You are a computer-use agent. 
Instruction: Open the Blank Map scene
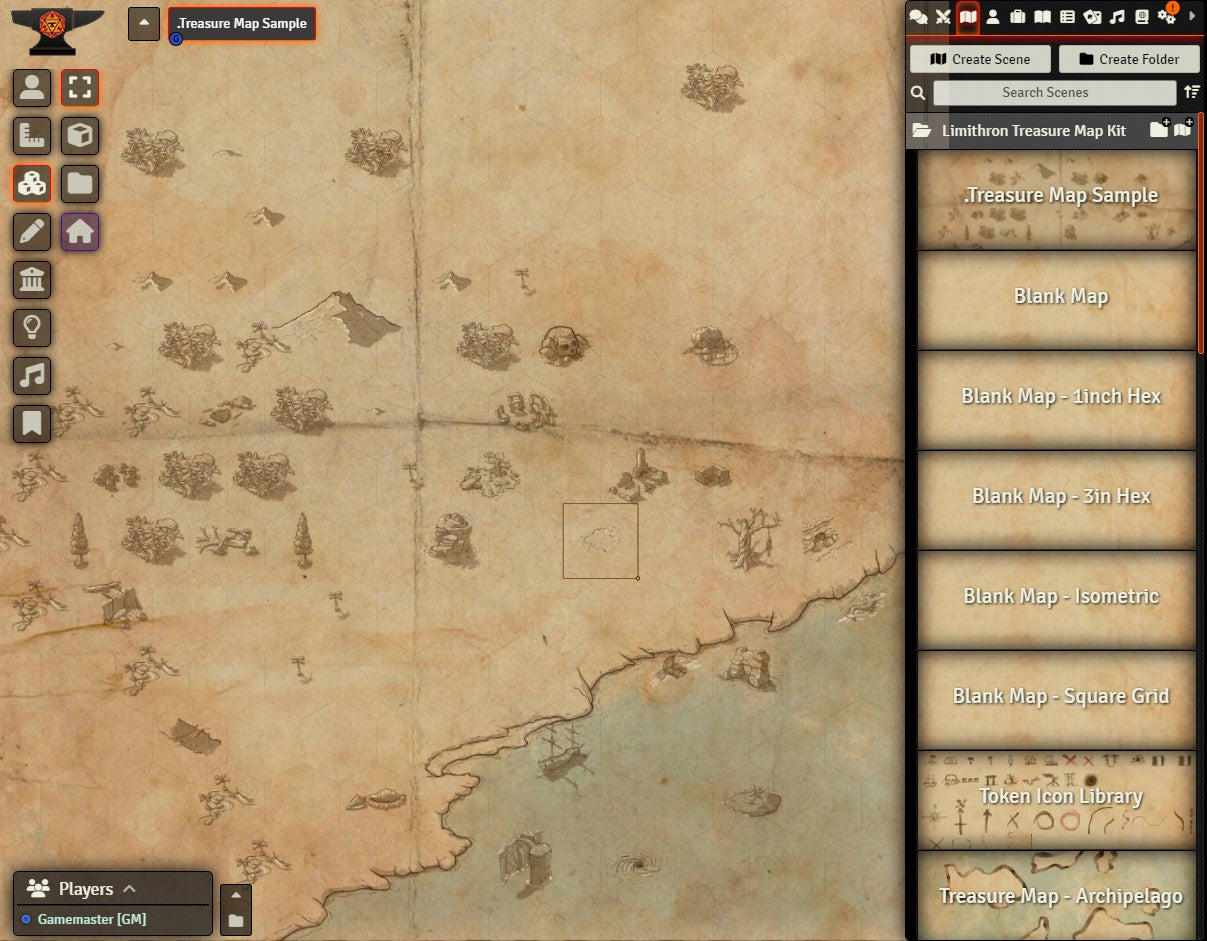[1058, 297]
